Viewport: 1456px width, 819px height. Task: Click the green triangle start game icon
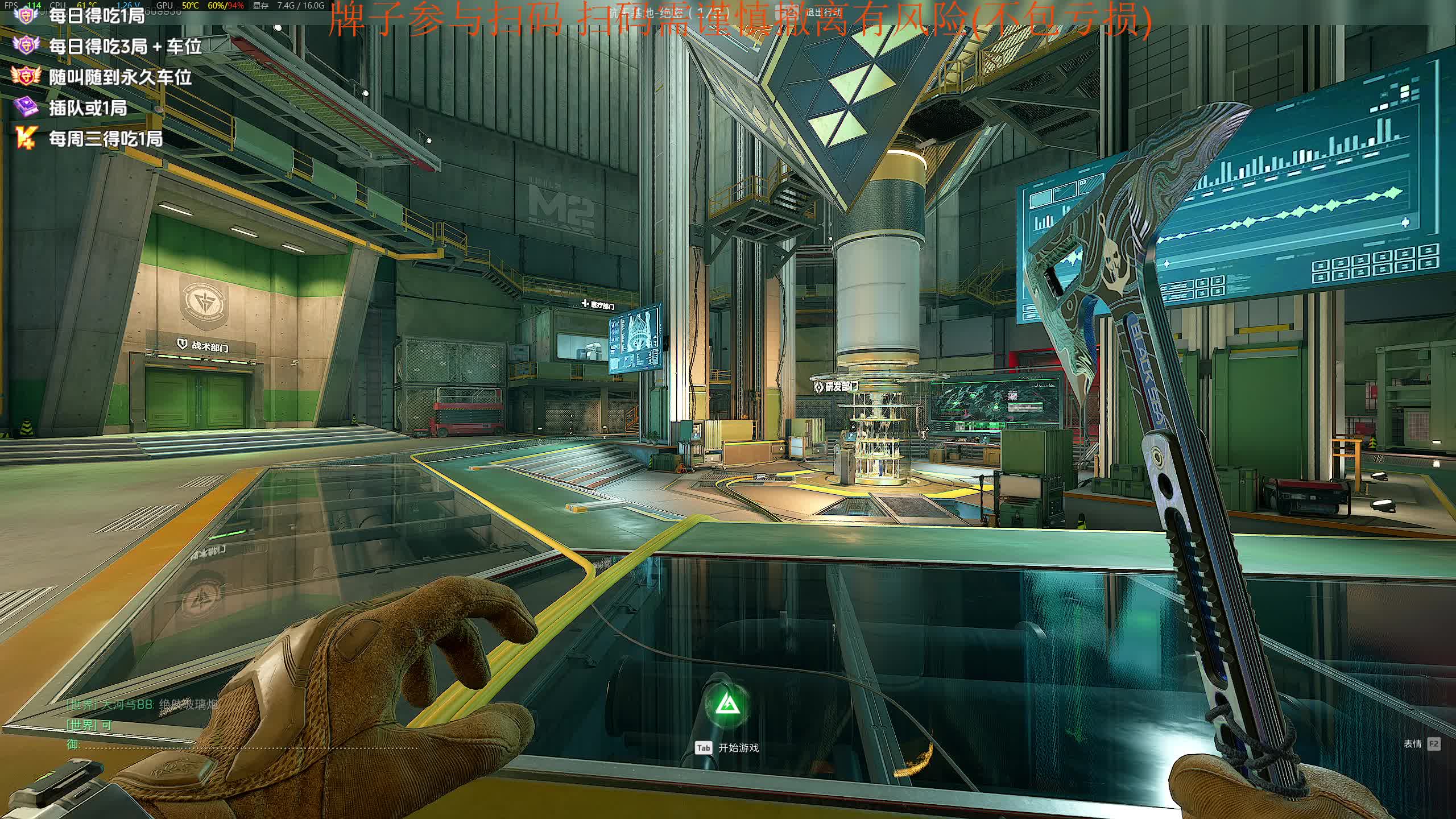[x=727, y=706]
